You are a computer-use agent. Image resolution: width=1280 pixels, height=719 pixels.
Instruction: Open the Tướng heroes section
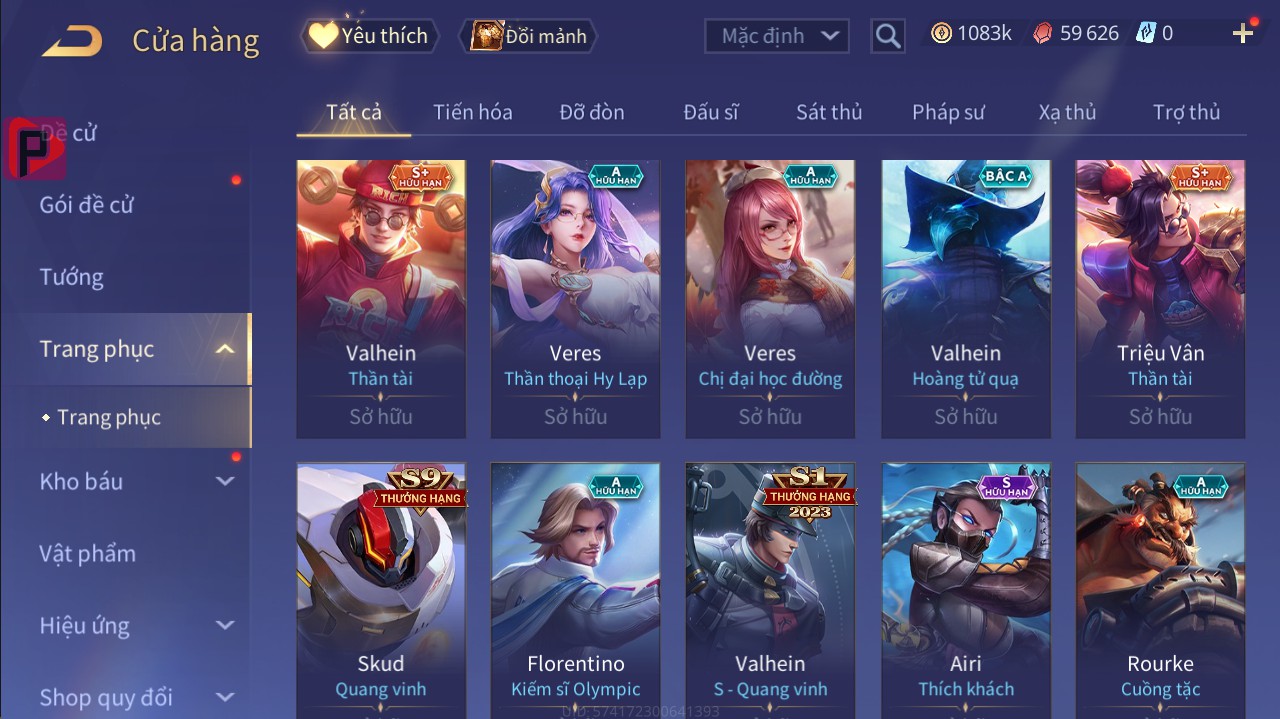pos(72,277)
